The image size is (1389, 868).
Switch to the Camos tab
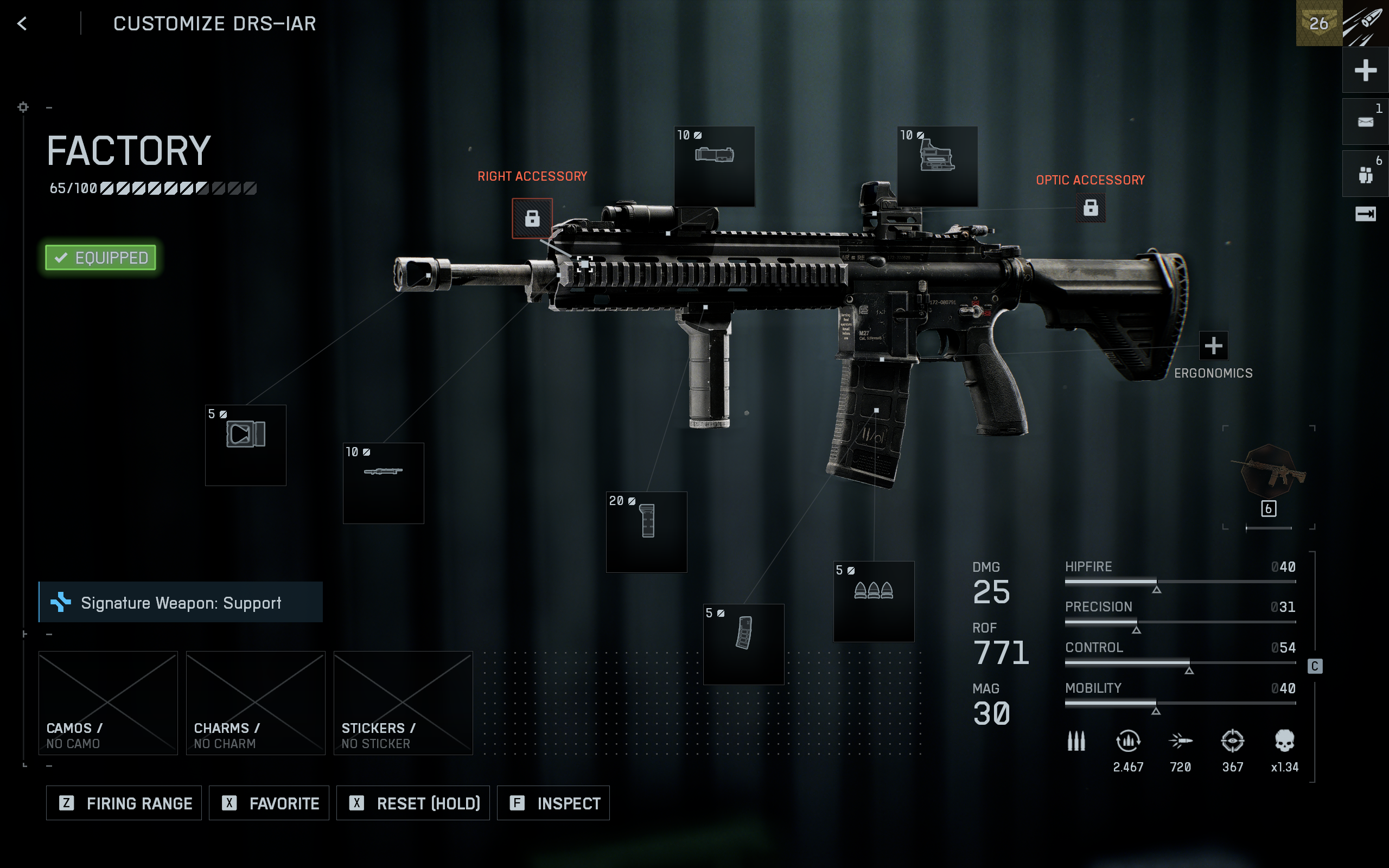tap(107, 703)
